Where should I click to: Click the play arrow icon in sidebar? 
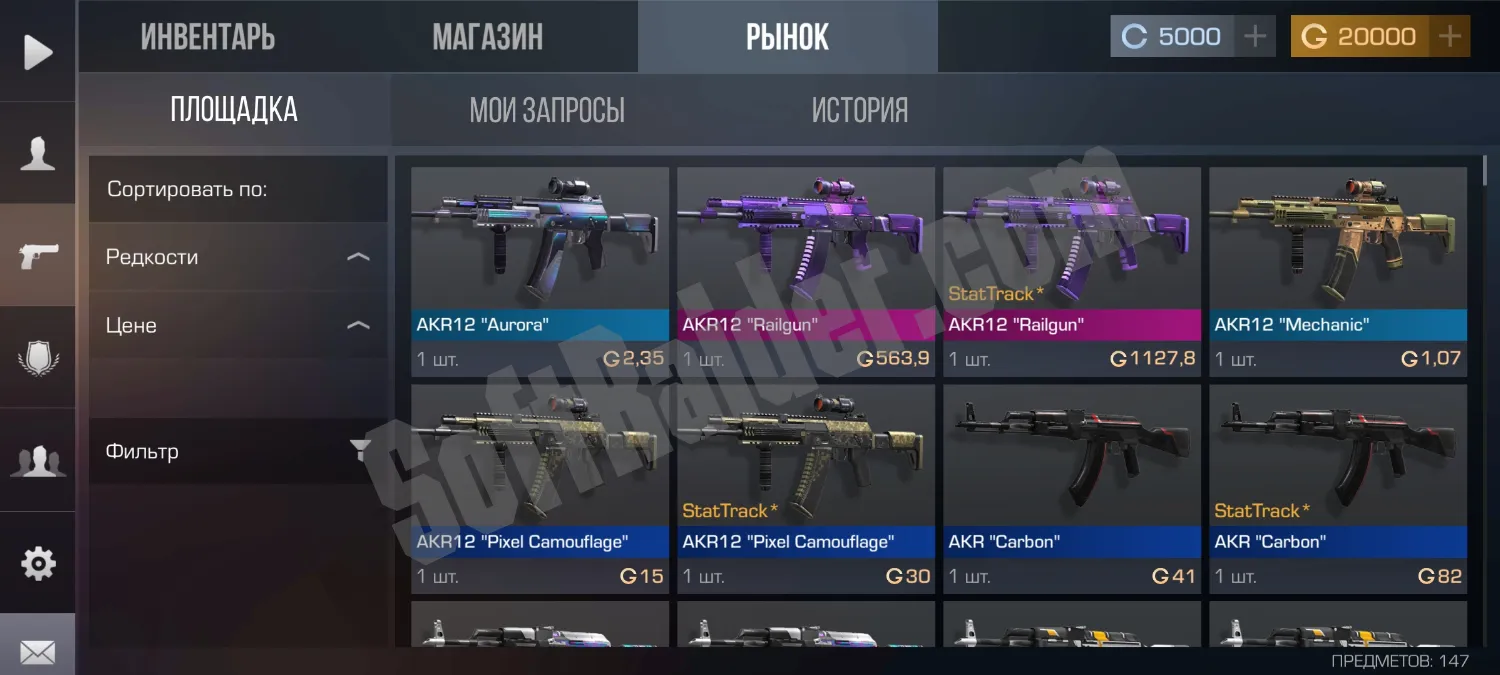tap(38, 52)
